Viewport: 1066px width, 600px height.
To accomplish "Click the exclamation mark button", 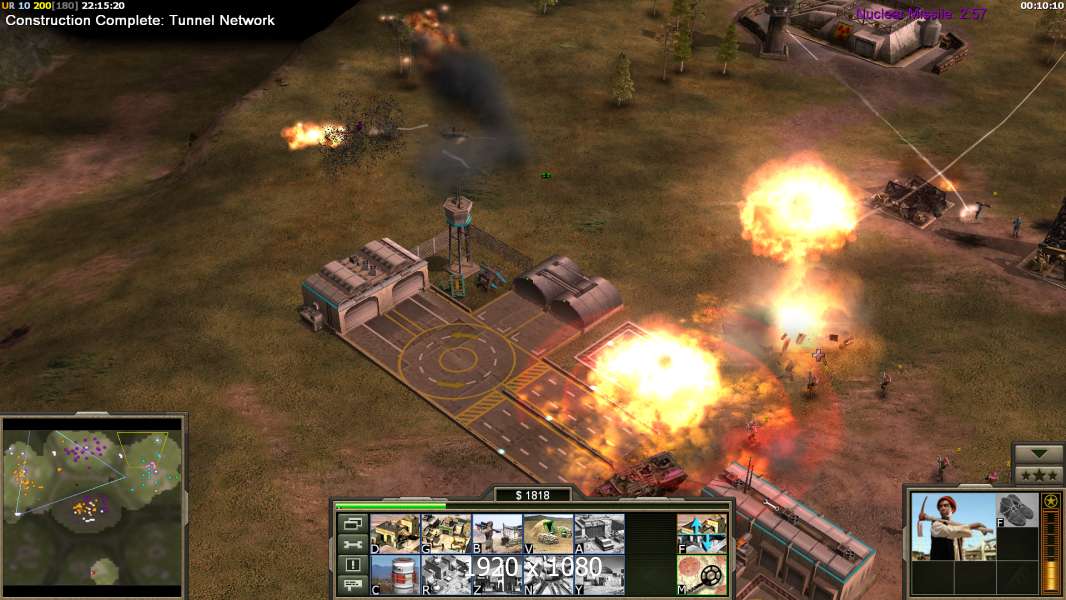I will pos(351,565).
